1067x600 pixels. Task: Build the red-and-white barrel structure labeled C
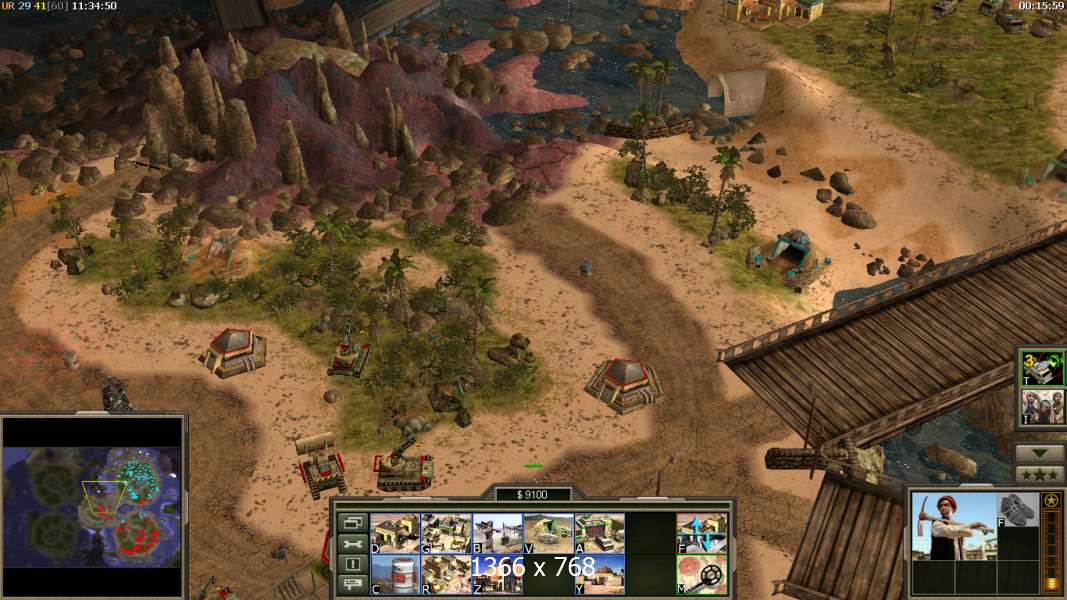395,574
